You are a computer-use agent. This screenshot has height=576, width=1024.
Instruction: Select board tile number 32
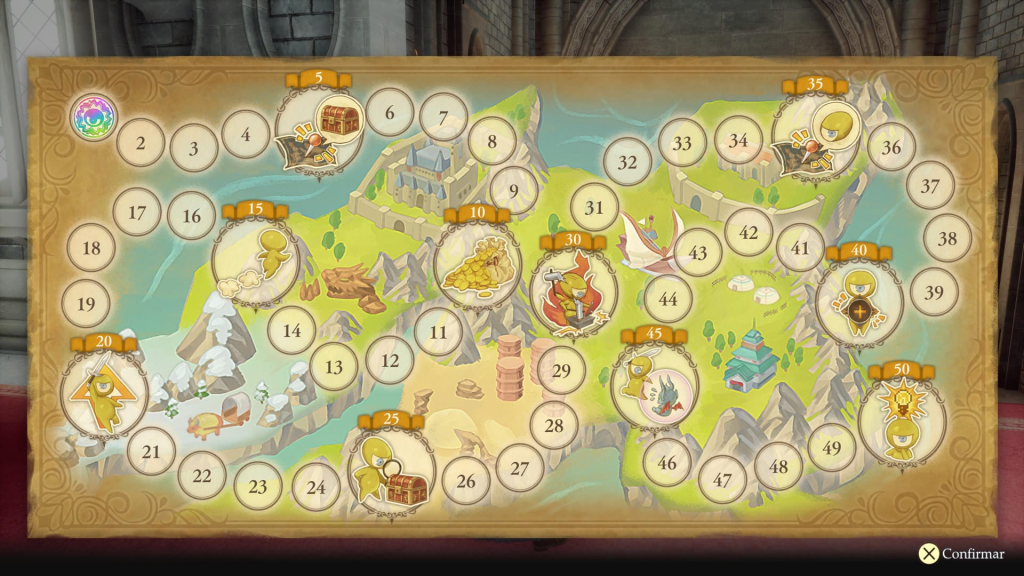tap(627, 162)
